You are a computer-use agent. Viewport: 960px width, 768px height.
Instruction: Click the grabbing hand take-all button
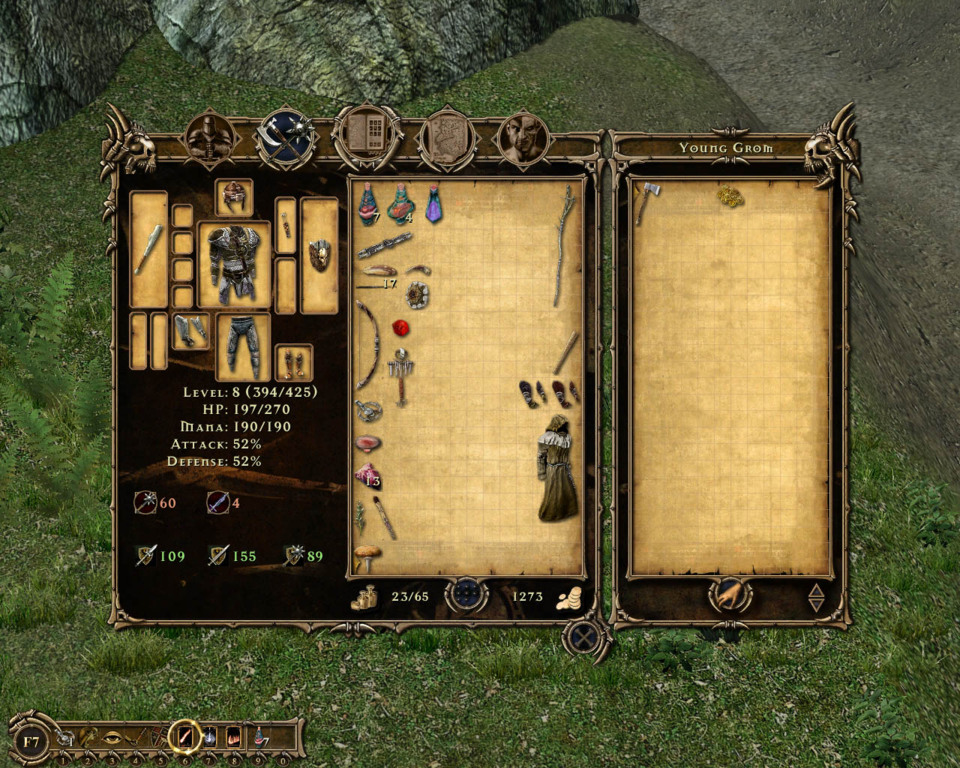pyautogui.click(x=729, y=596)
